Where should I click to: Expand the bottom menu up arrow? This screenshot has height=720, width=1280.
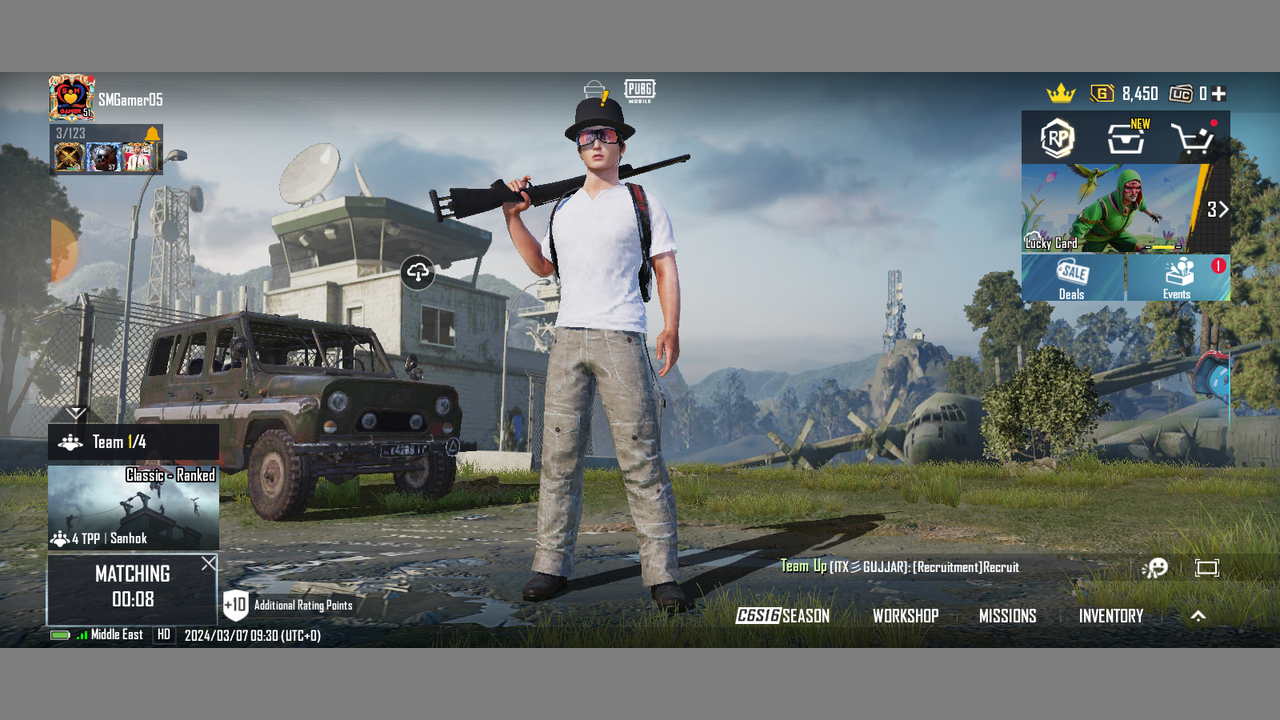tap(1198, 616)
